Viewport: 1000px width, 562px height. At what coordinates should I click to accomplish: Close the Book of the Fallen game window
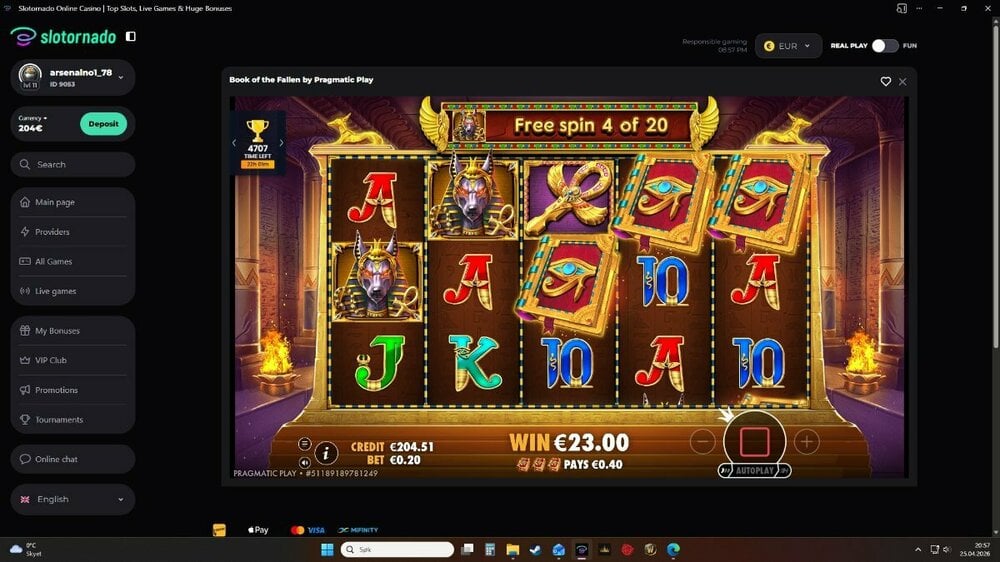pos(903,81)
